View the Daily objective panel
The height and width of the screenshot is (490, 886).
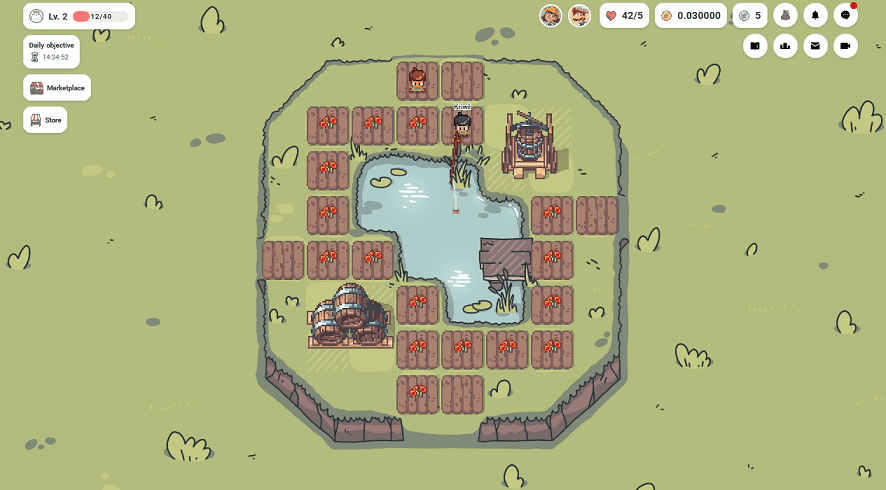point(51,51)
